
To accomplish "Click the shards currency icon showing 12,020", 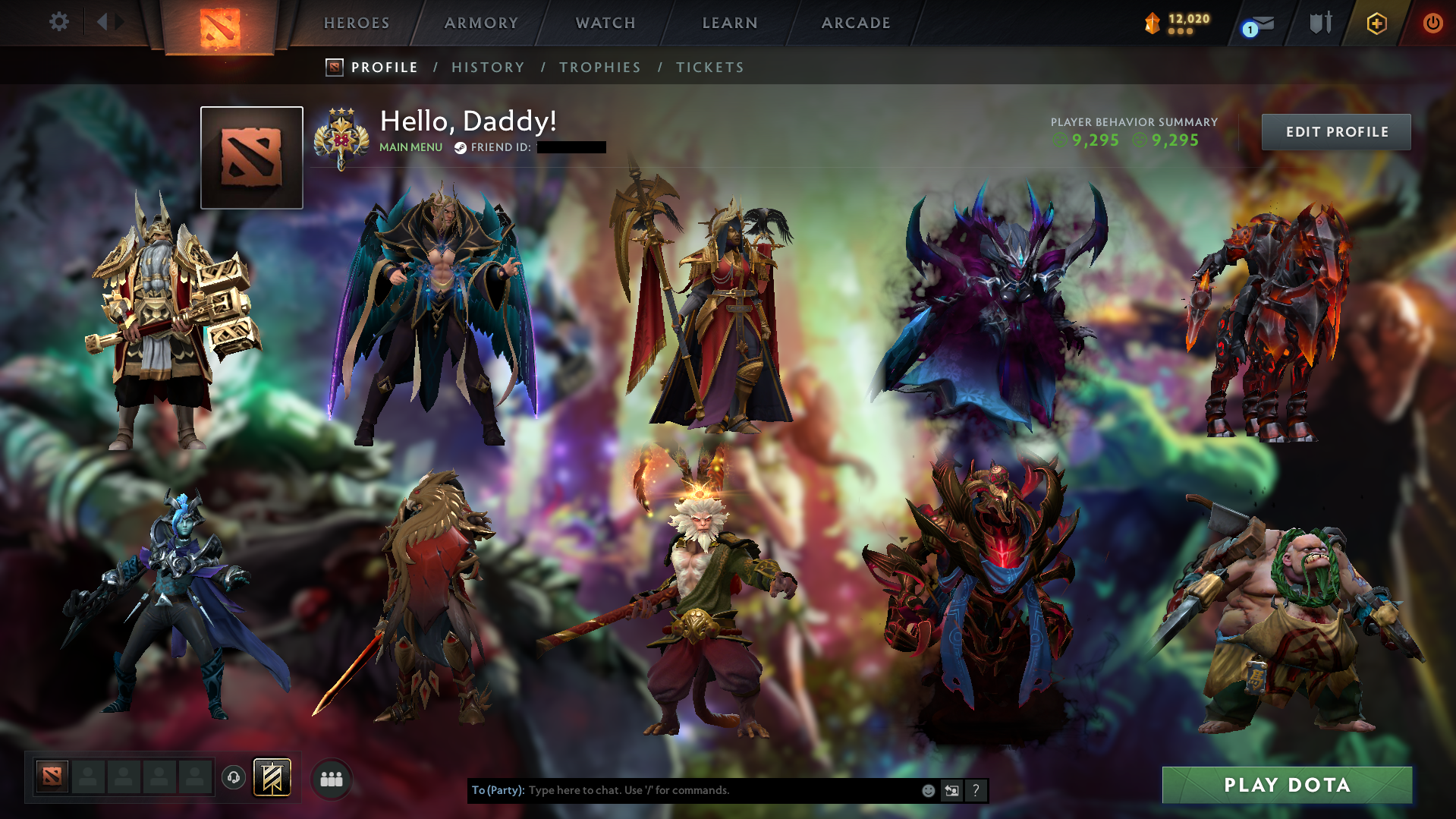I will click(x=1152, y=23).
